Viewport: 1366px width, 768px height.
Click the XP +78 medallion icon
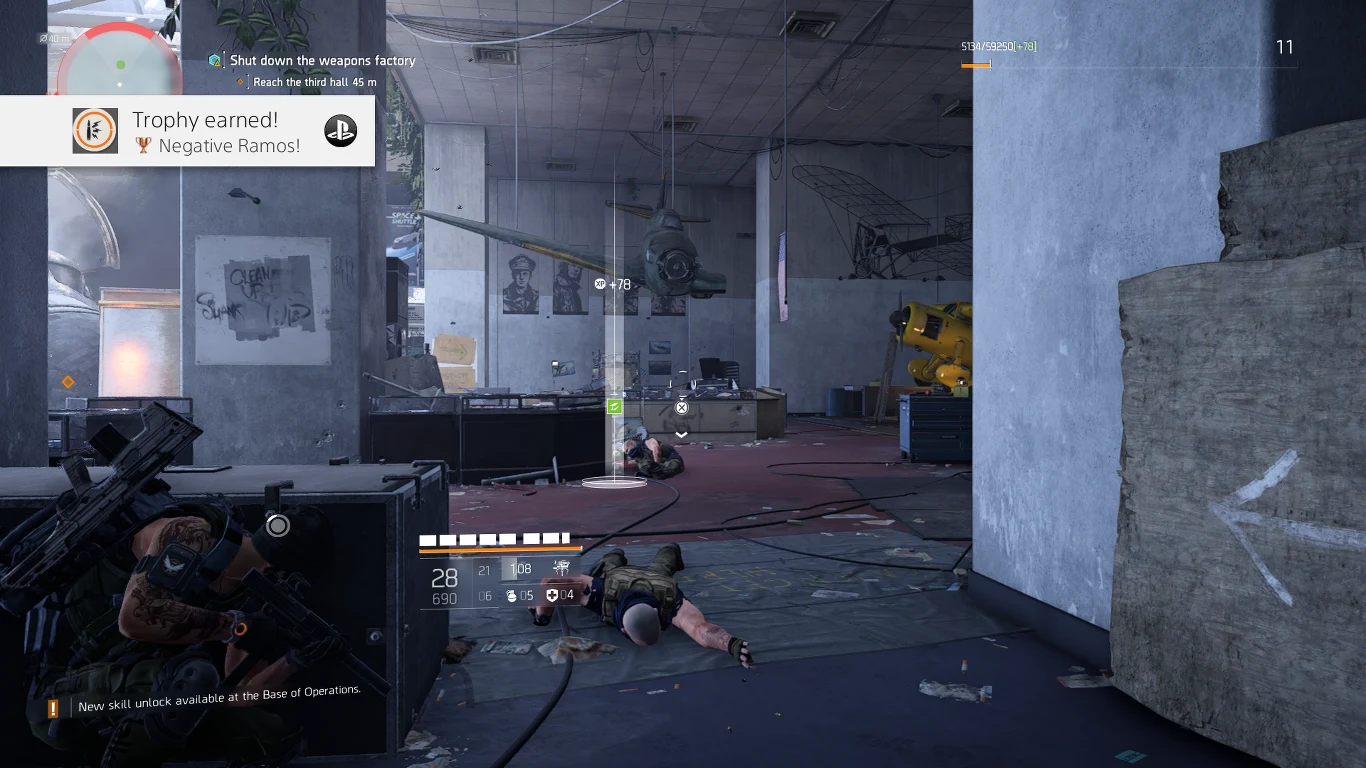pos(601,284)
